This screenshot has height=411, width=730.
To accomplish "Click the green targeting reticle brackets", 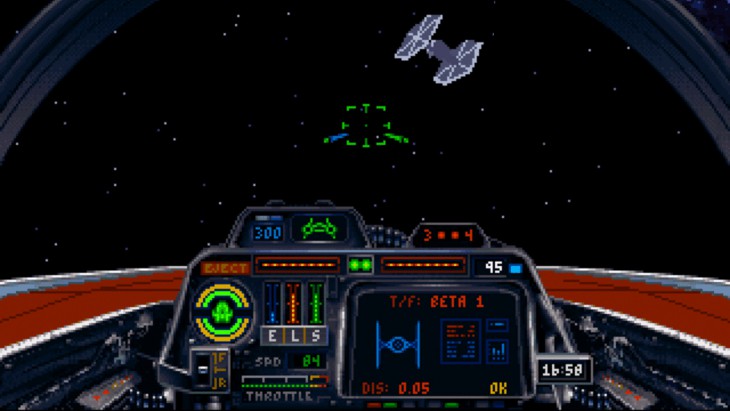I will [367, 126].
